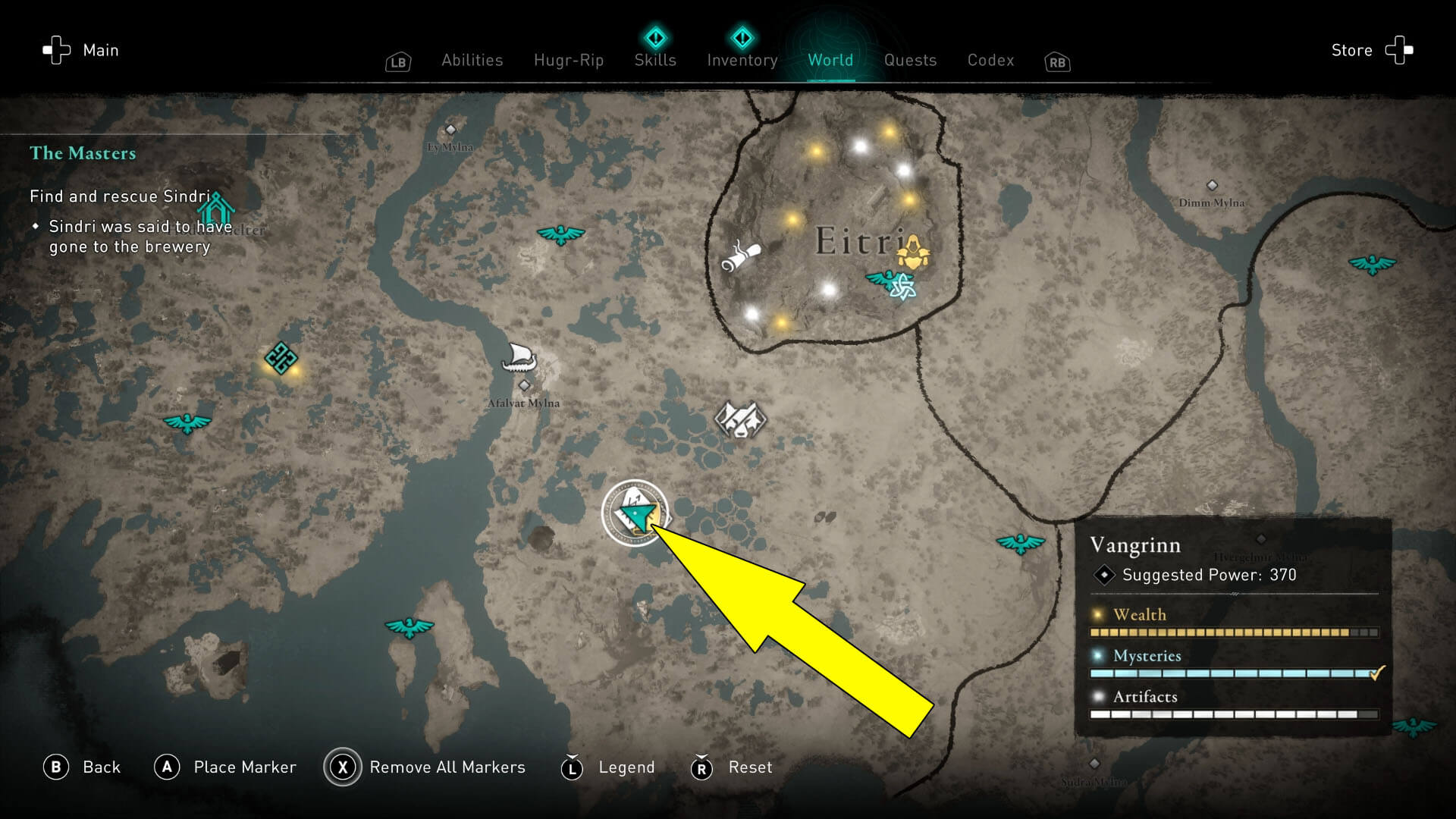Open the Hugr-Rip tab
This screenshot has width=1456, height=819.
(568, 61)
